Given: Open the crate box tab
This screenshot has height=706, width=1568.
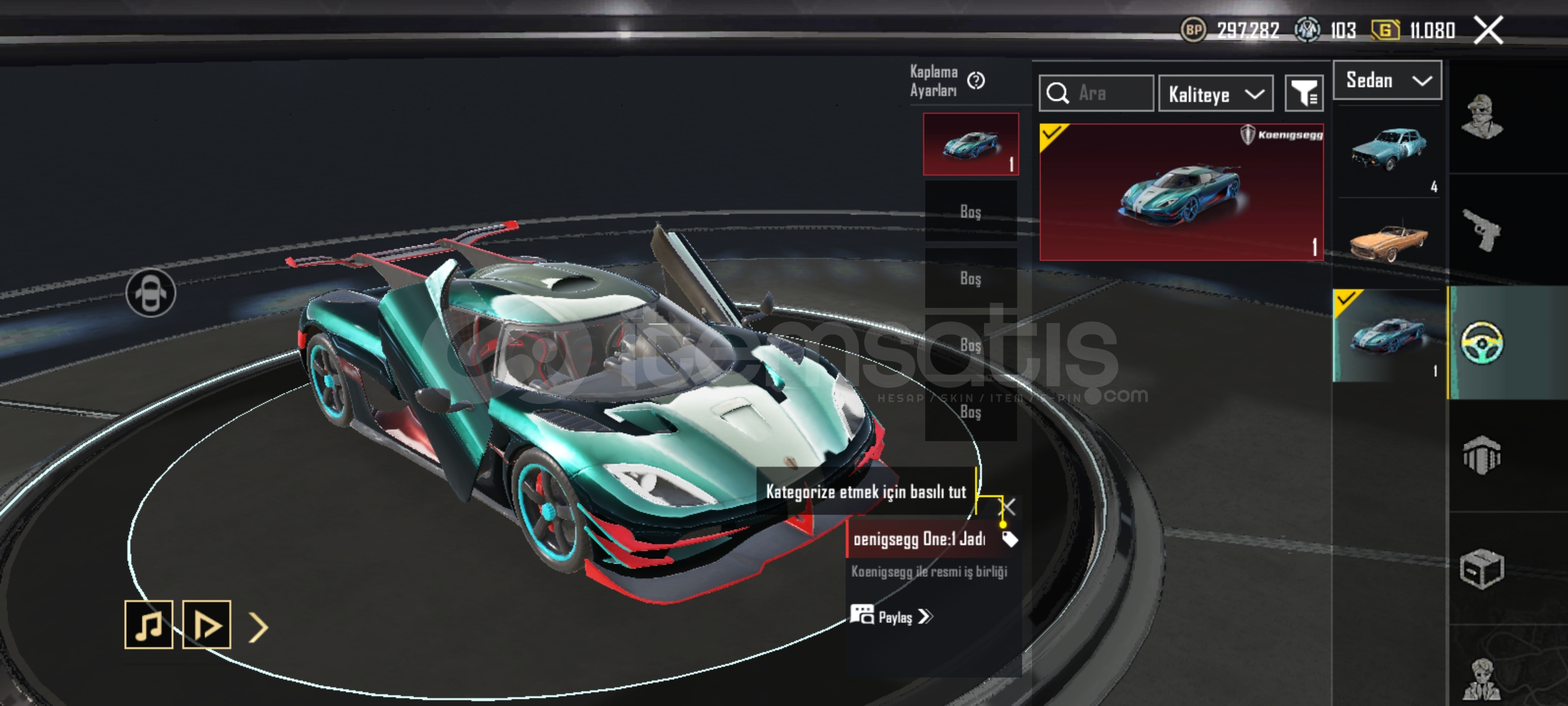Looking at the screenshot, I should tap(1482, 568).
